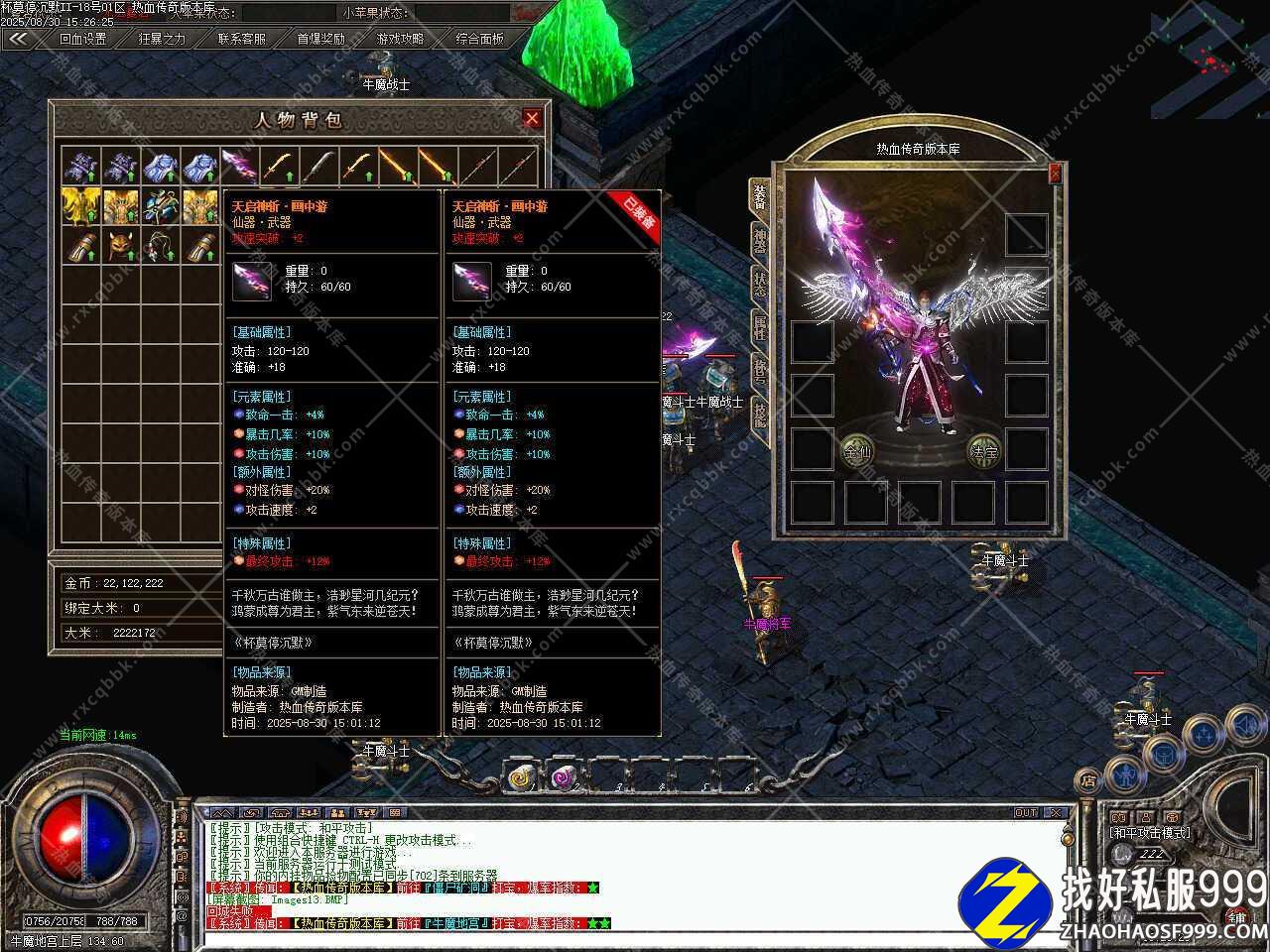Collapse the top menu with double-arrow button
The width and height of the screenshot is (1270, 952).
17,39
